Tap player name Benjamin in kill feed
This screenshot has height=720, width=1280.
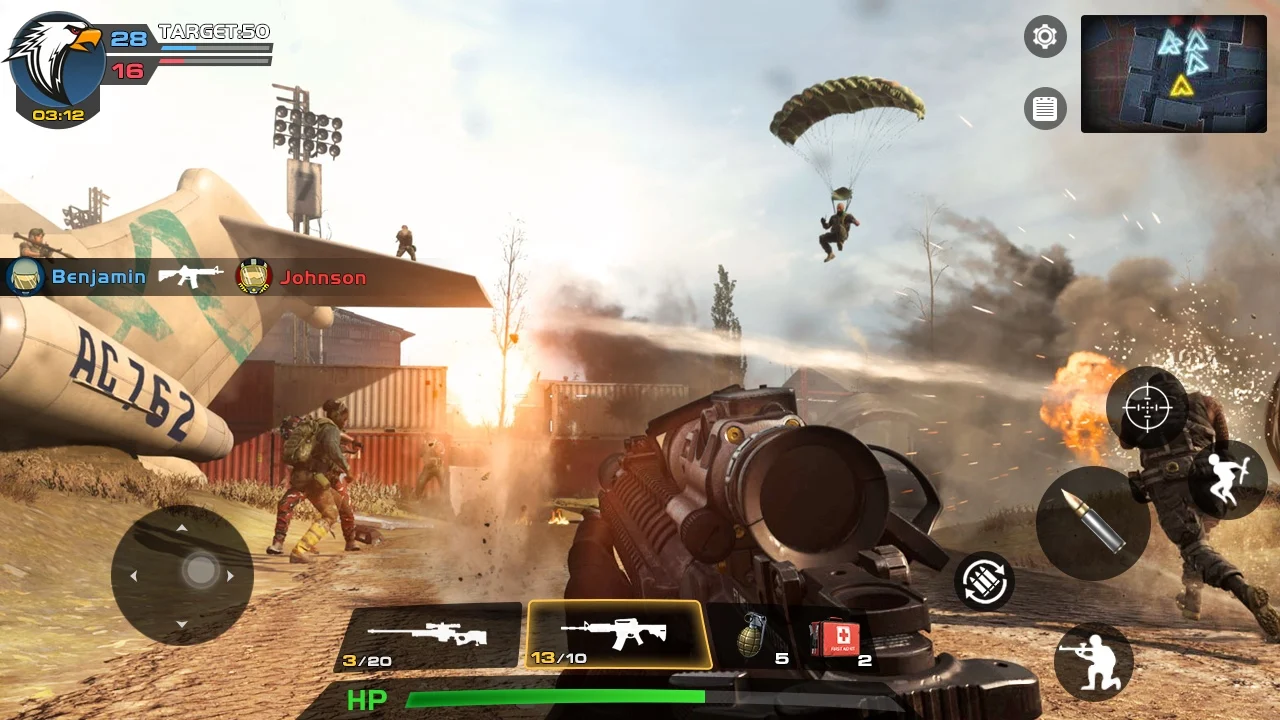[x=100, y=277]
